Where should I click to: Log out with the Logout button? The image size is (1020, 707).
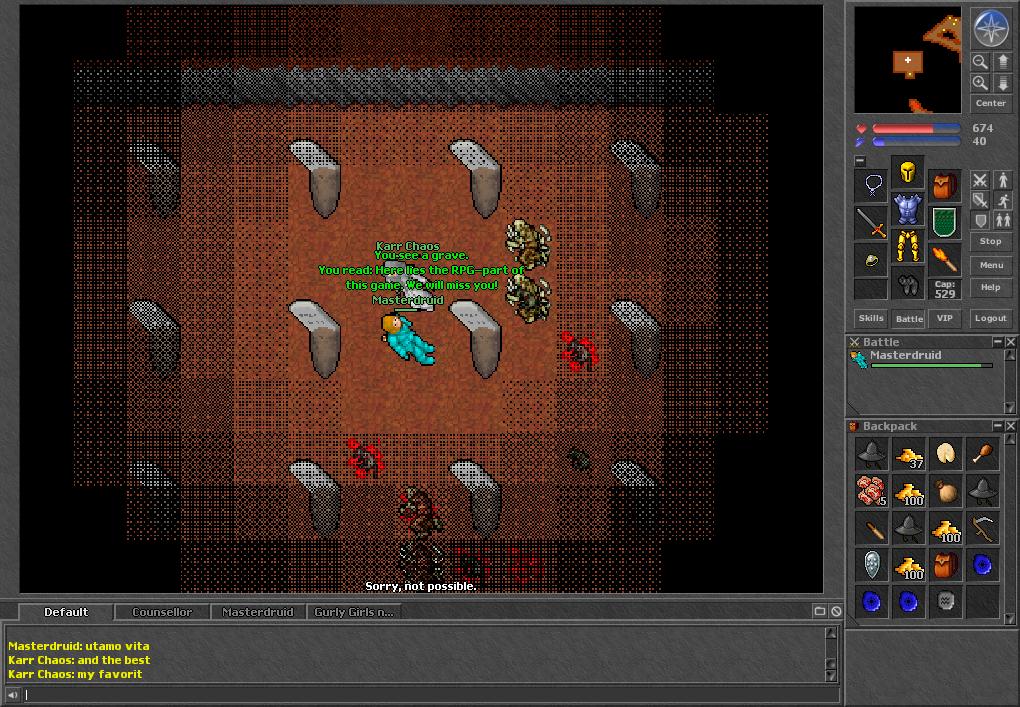pyautogui.click(x=990, y=318)
